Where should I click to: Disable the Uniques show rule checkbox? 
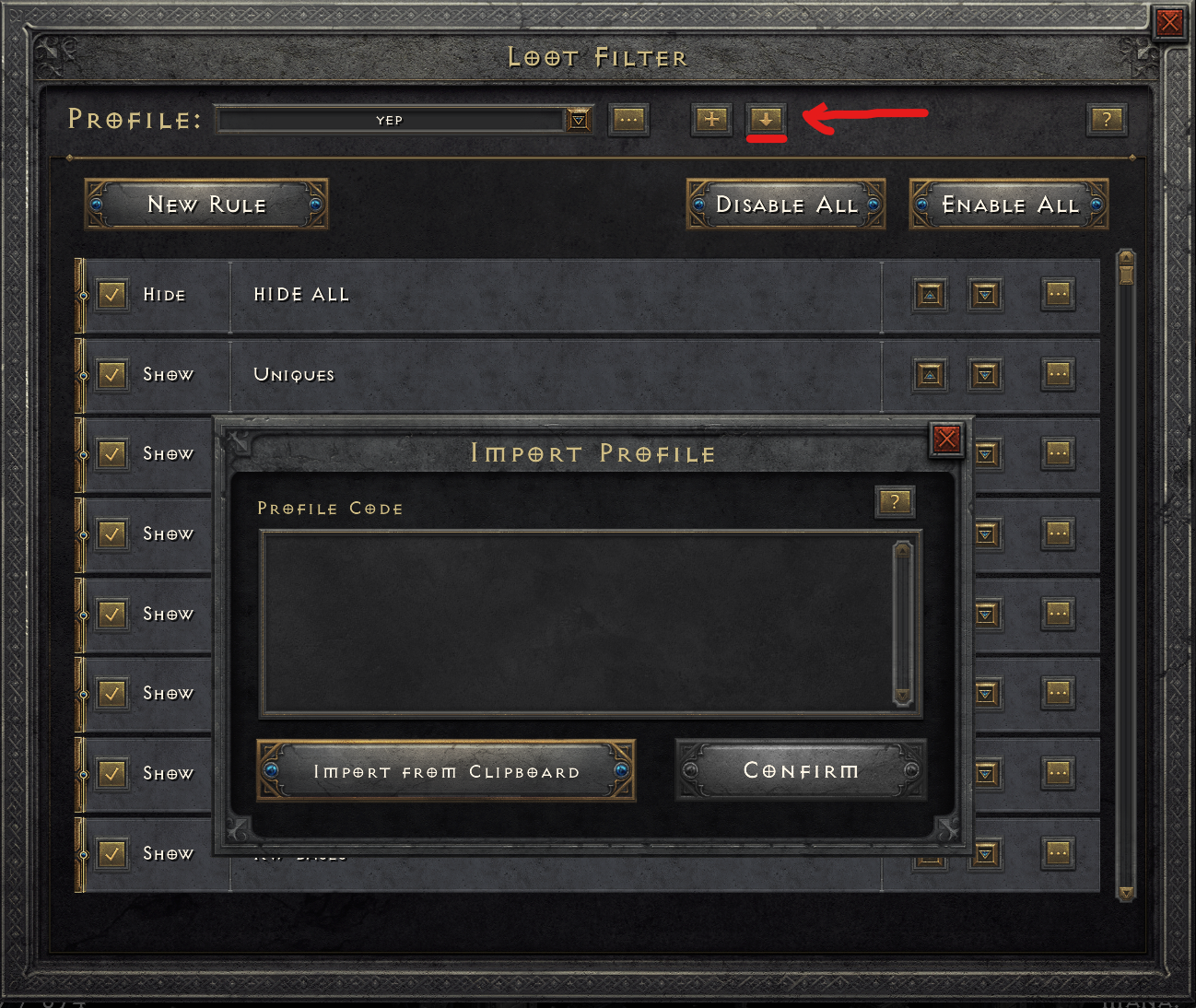click(111, 375)
